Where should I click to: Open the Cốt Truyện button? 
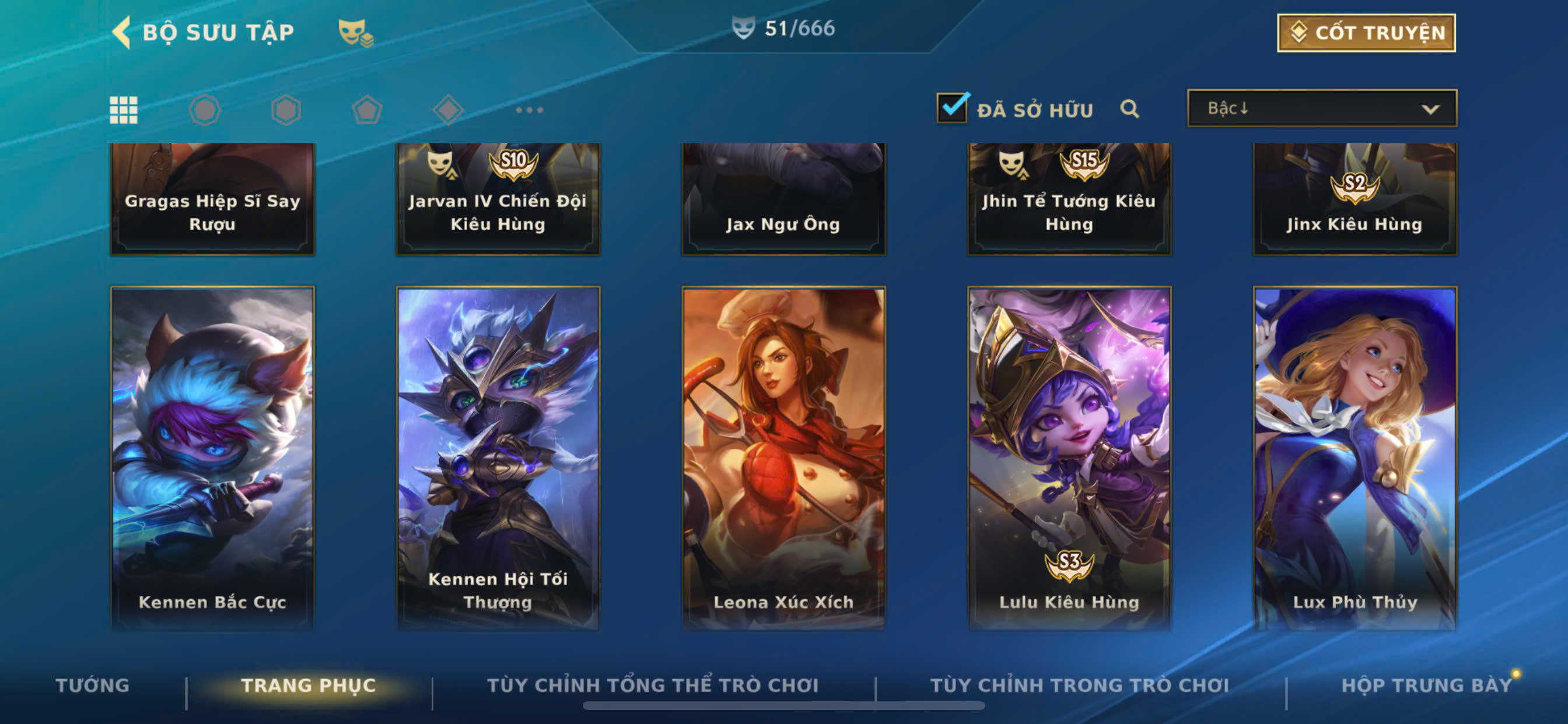click(x=1366, y=33)
